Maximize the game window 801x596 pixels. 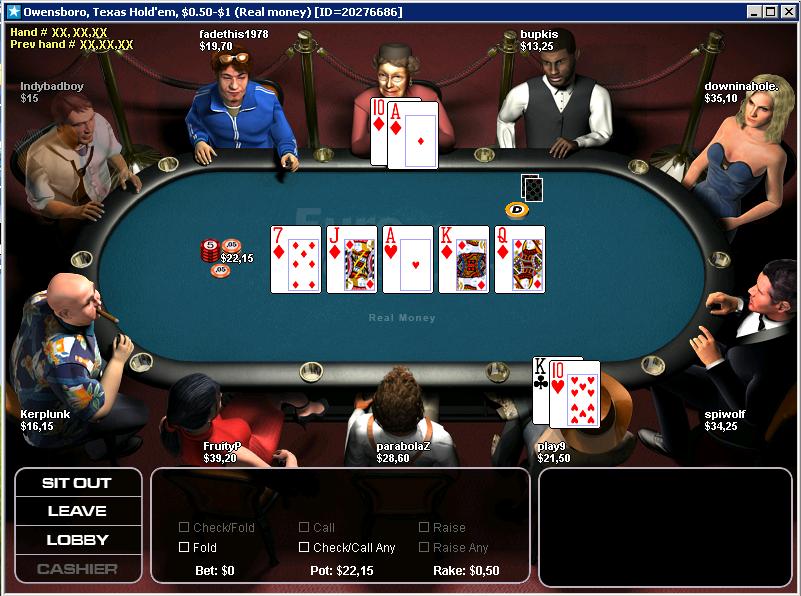771,12
